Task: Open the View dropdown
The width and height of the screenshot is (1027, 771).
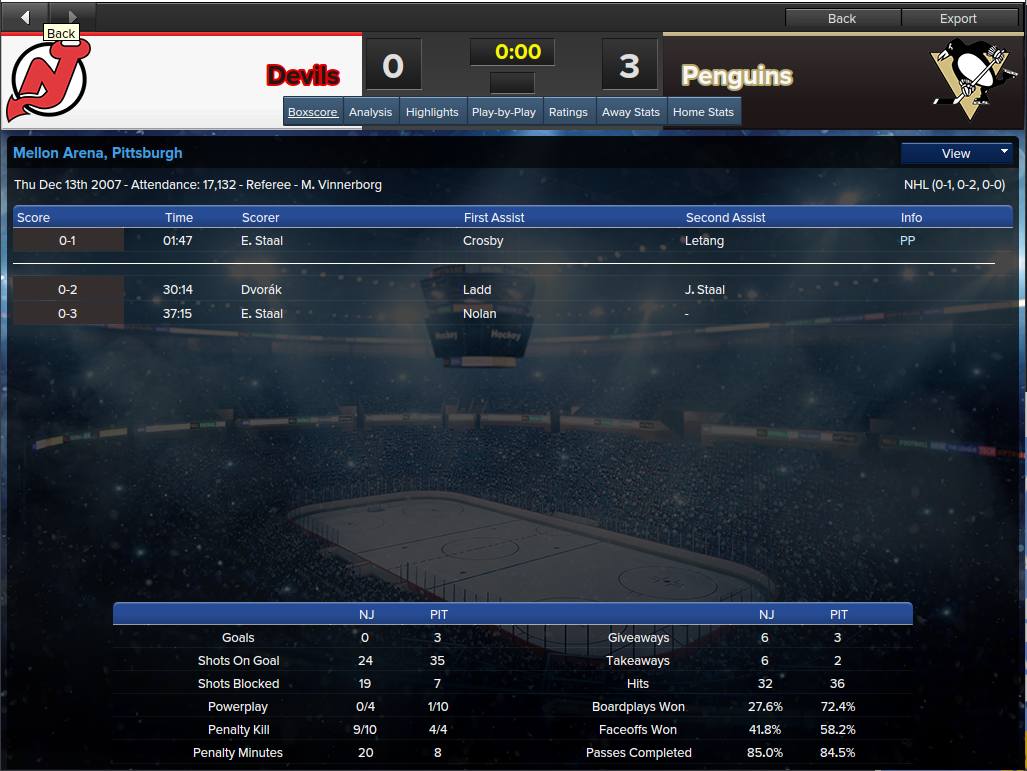Action: pyautogui.click(x=957, y=153)
